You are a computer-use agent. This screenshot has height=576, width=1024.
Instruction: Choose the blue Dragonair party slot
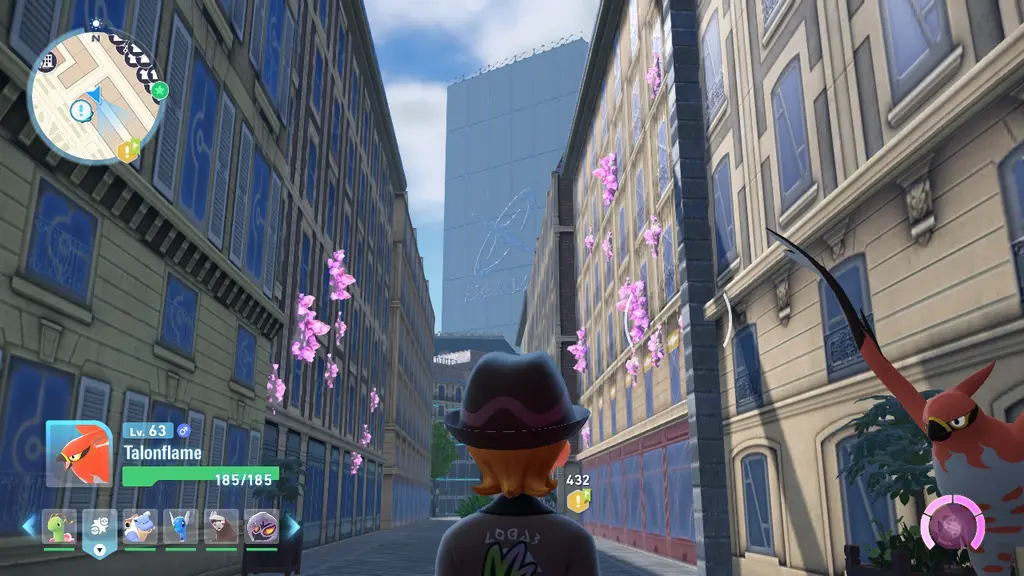tap(181, 526)
